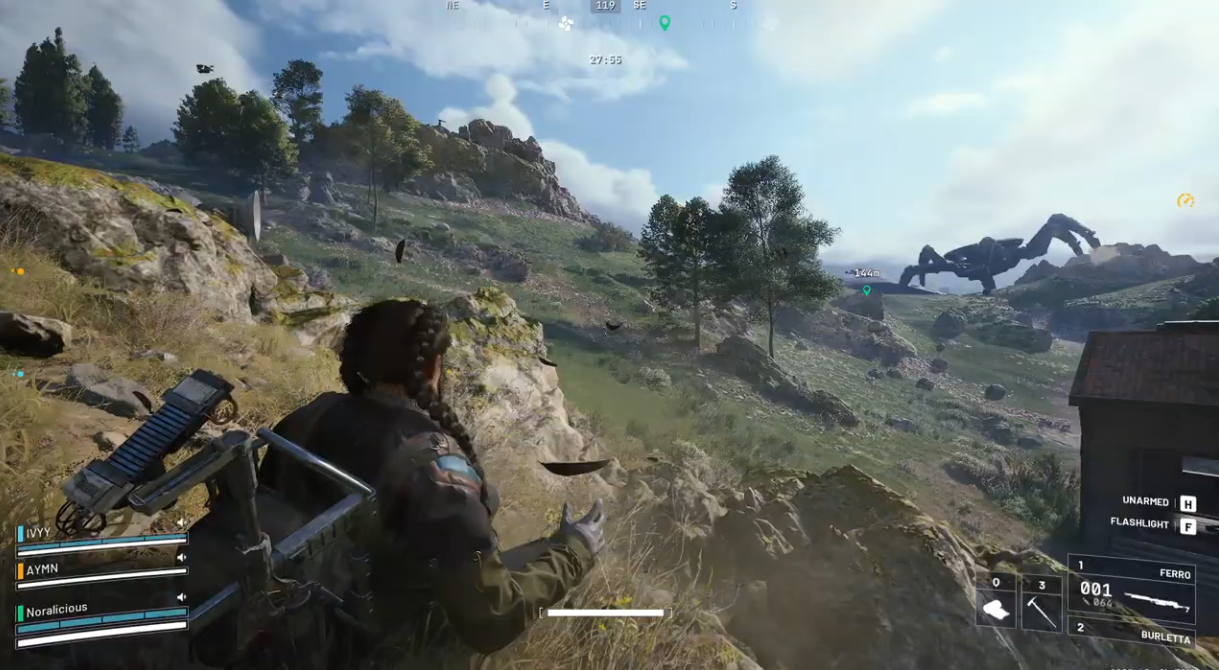The width and height of the screenshot is (1219, 670).
Task: Choose the pickaxe tool in slot 3
Action: coord(1041,609)
